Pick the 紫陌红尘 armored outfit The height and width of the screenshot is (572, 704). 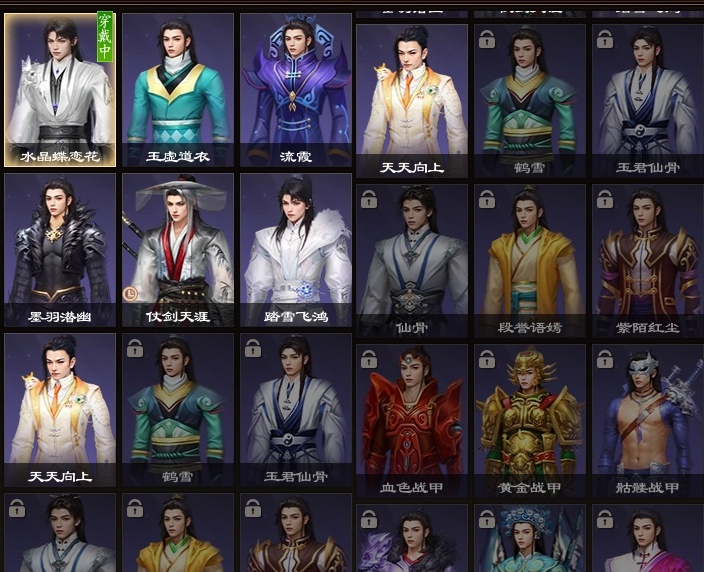point(647,259)
